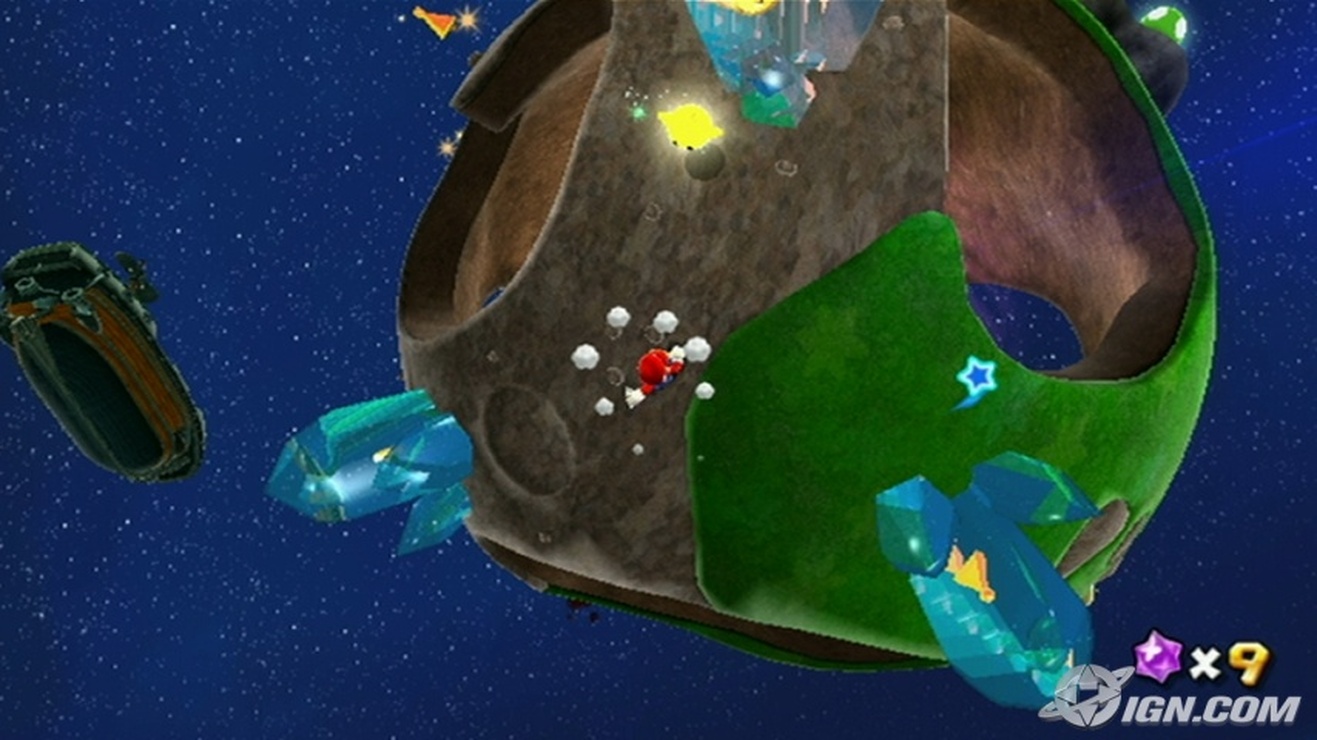Click the small green sprite near the Launch Star
Image resolution: width=1317 pixels, height=740 pixels.
pyautogui.click(x=638, y=113)
